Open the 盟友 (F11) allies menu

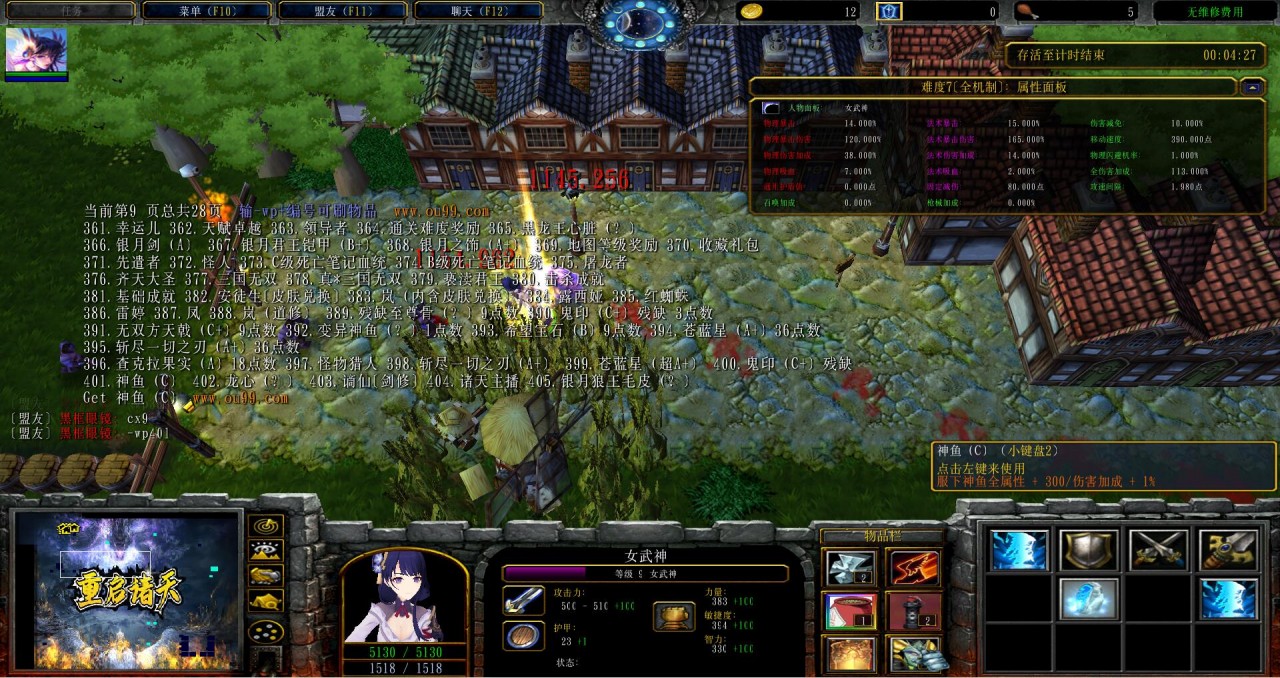point(342,11)
